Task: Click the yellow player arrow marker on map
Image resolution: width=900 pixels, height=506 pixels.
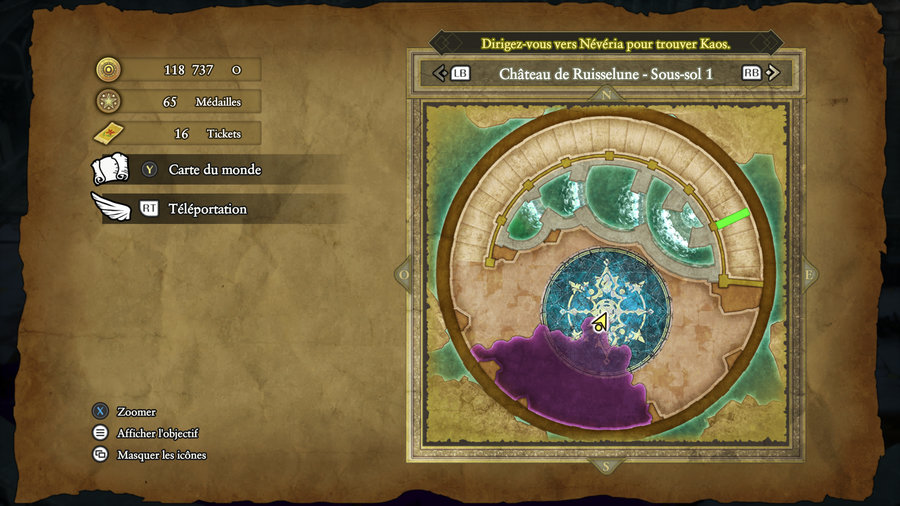Action: 599,323
